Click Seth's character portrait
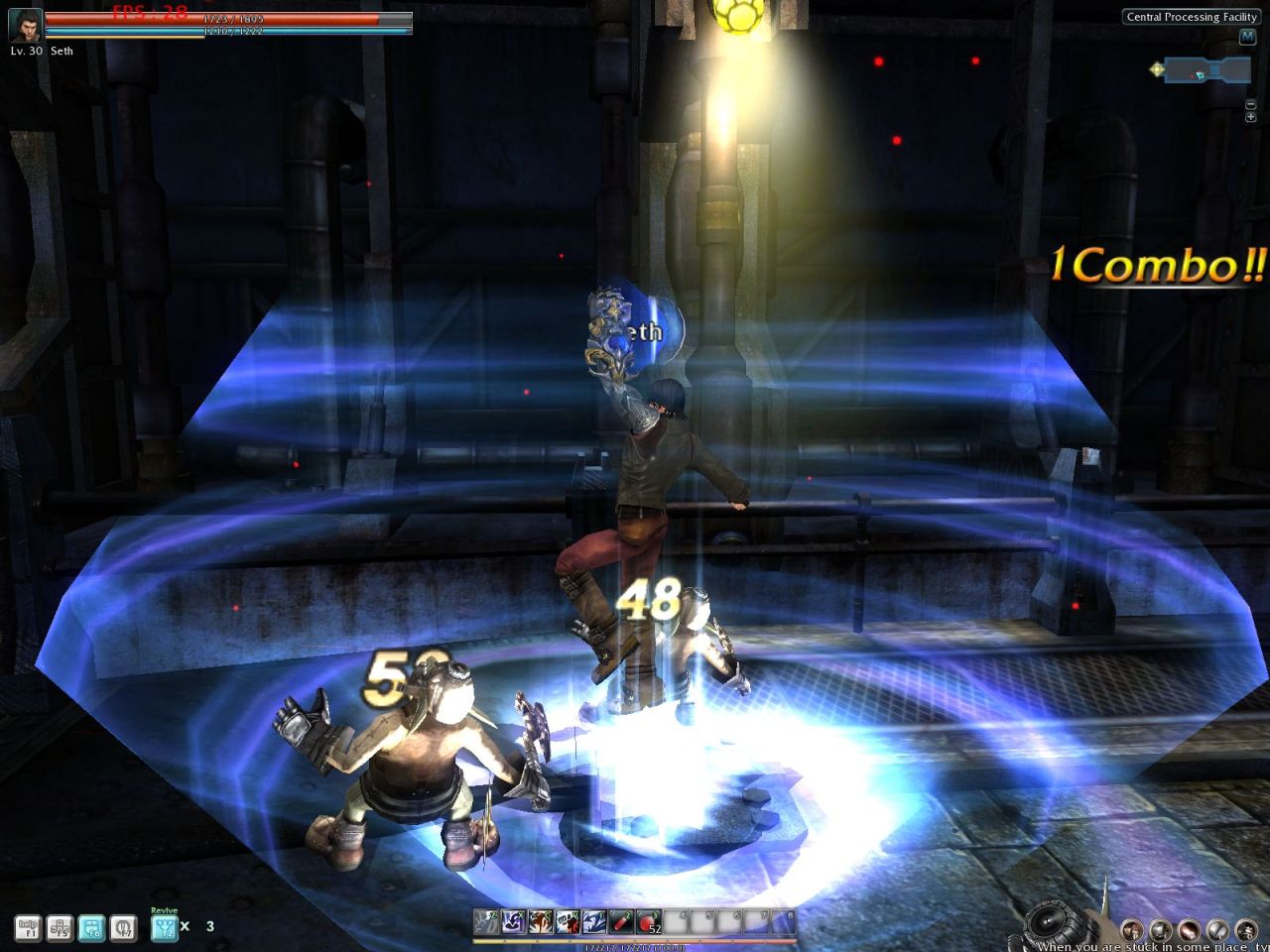Screen dimensions: 1270x952 [25, 27]
